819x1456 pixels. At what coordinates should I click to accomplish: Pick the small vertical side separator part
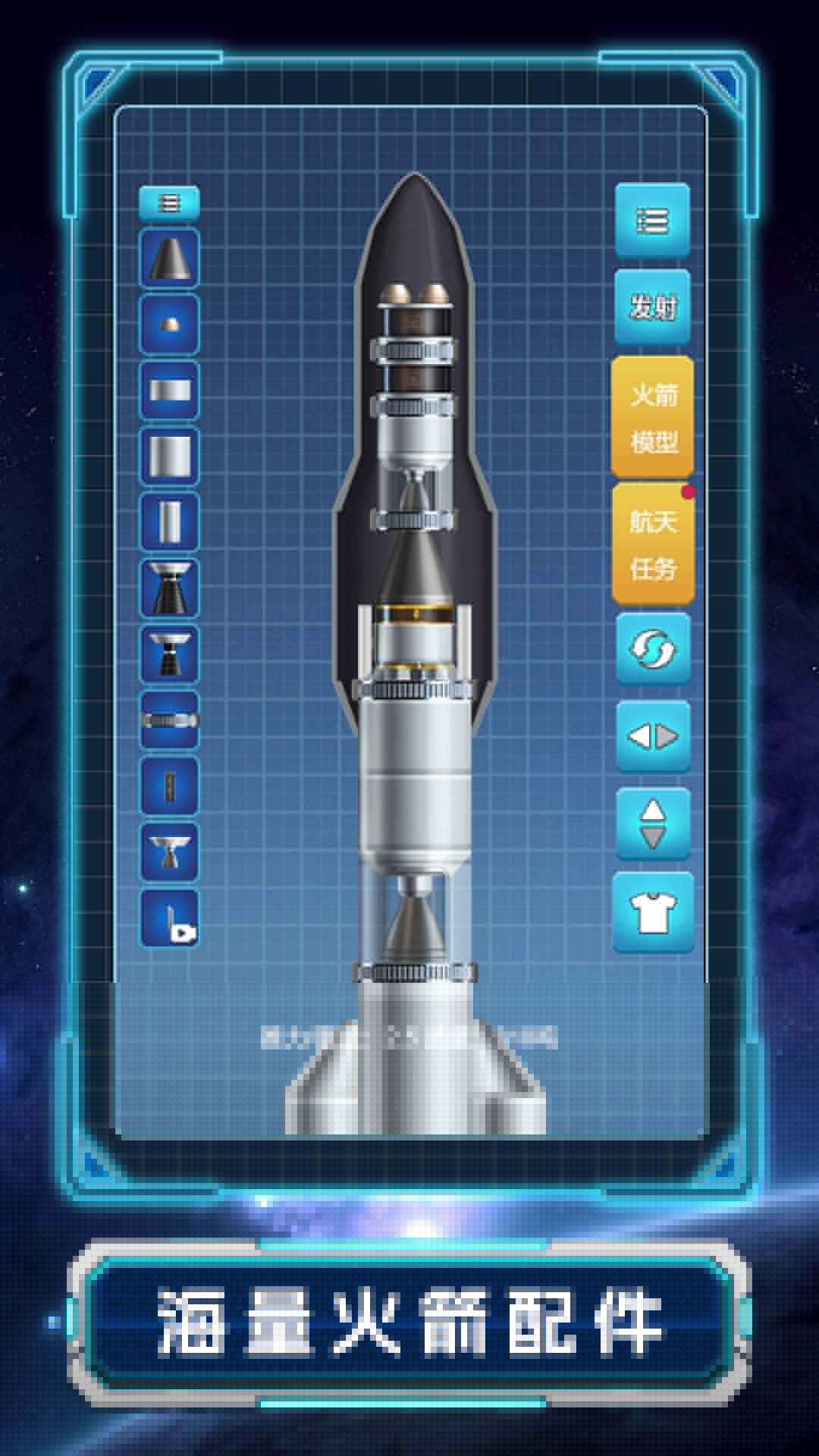click(x=169, y=786)
